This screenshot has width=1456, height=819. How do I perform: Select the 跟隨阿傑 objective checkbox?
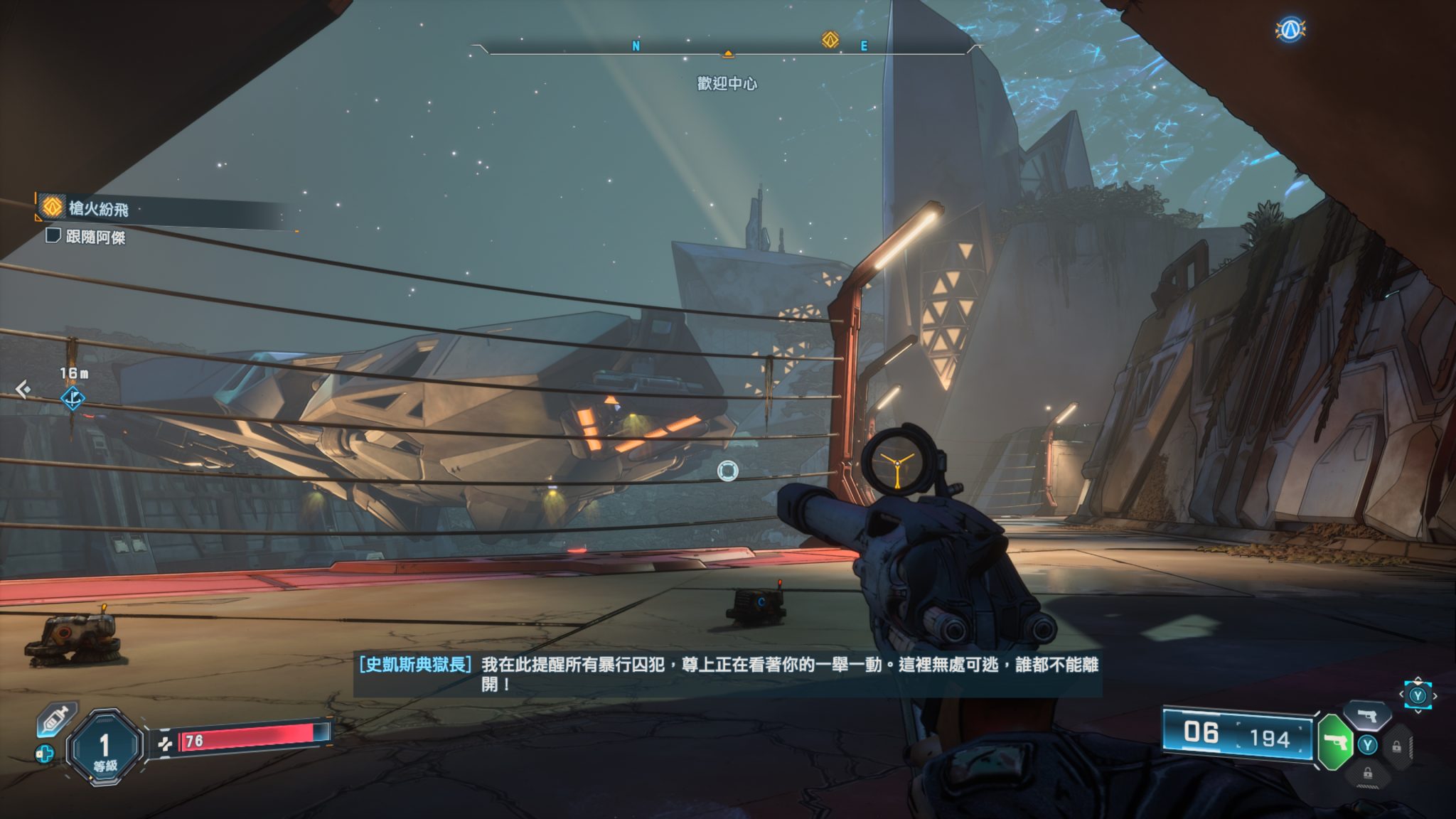(53, 235)
